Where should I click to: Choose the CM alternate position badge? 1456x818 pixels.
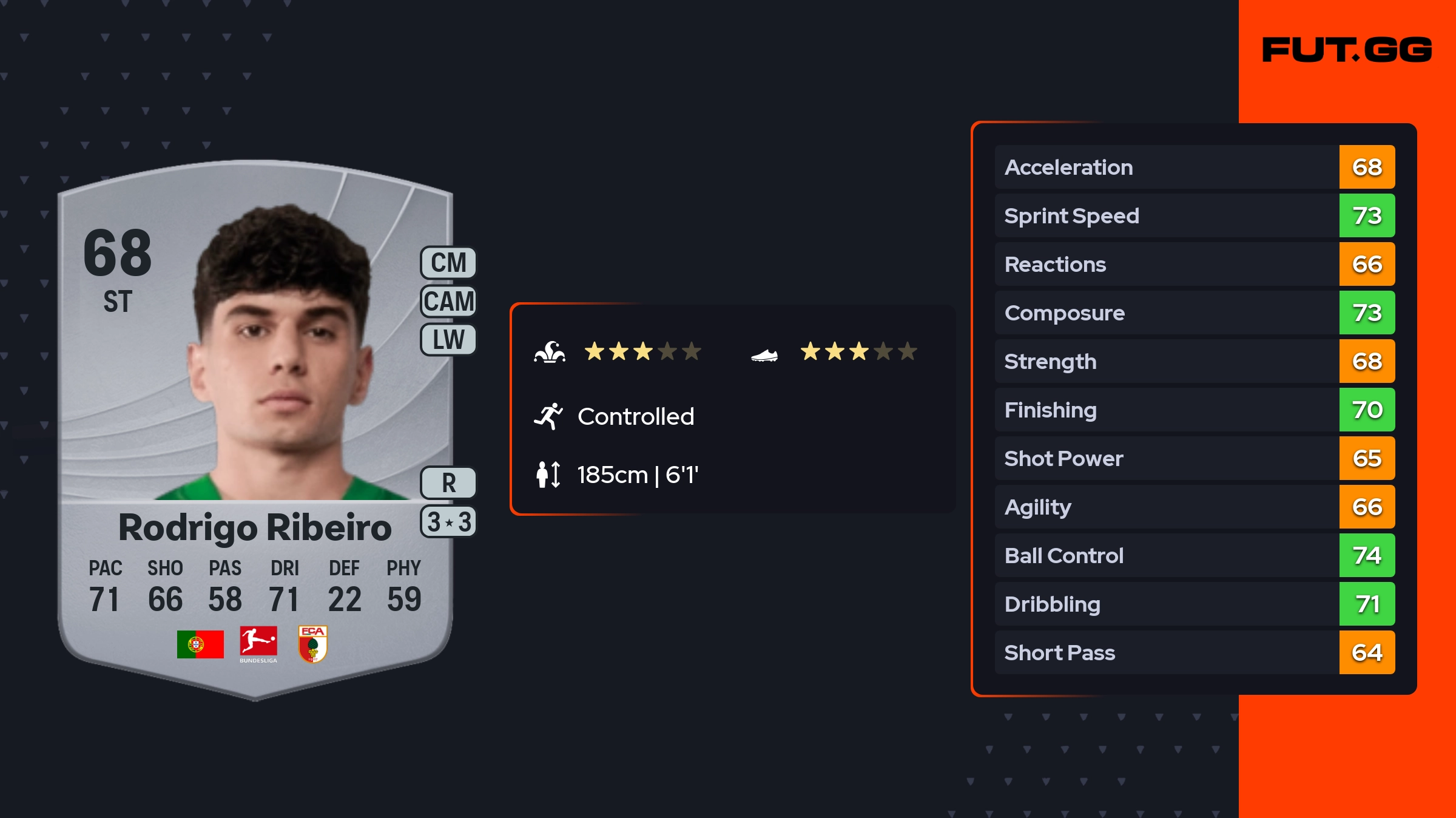(448, 263)
